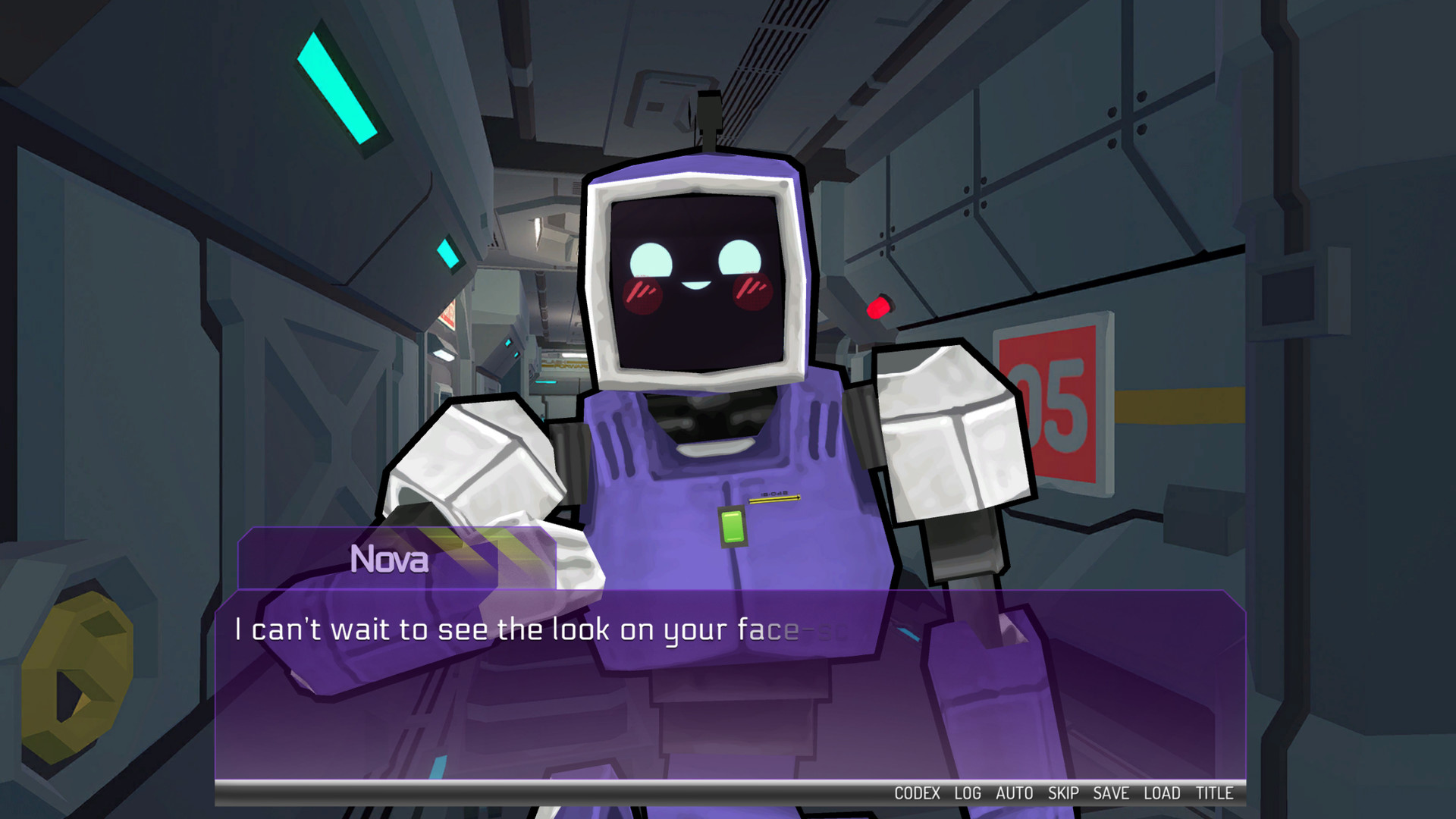Click Nova's name plate
Screen dimensions: 1456x819
click(390, 561)
